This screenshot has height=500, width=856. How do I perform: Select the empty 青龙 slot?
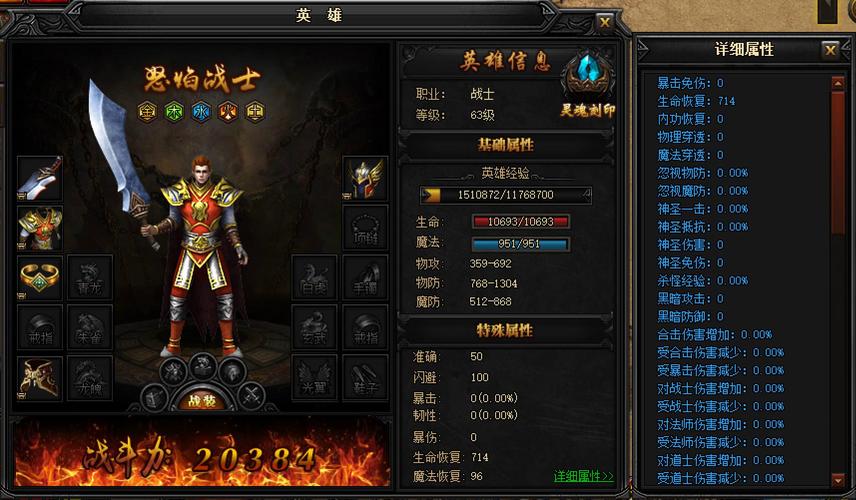(90, 279)
